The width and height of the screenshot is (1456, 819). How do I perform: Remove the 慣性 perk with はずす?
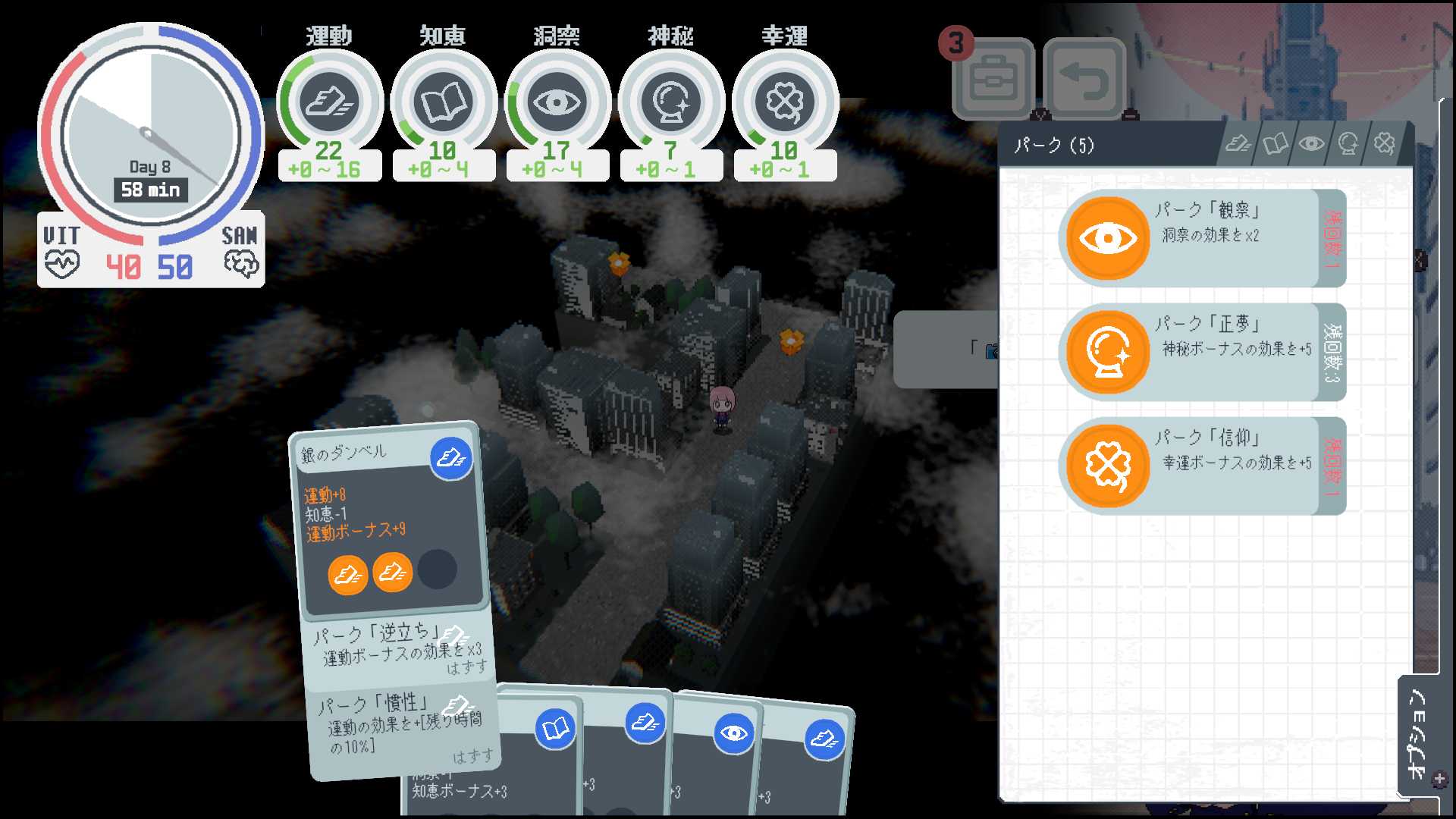[472, 756]
